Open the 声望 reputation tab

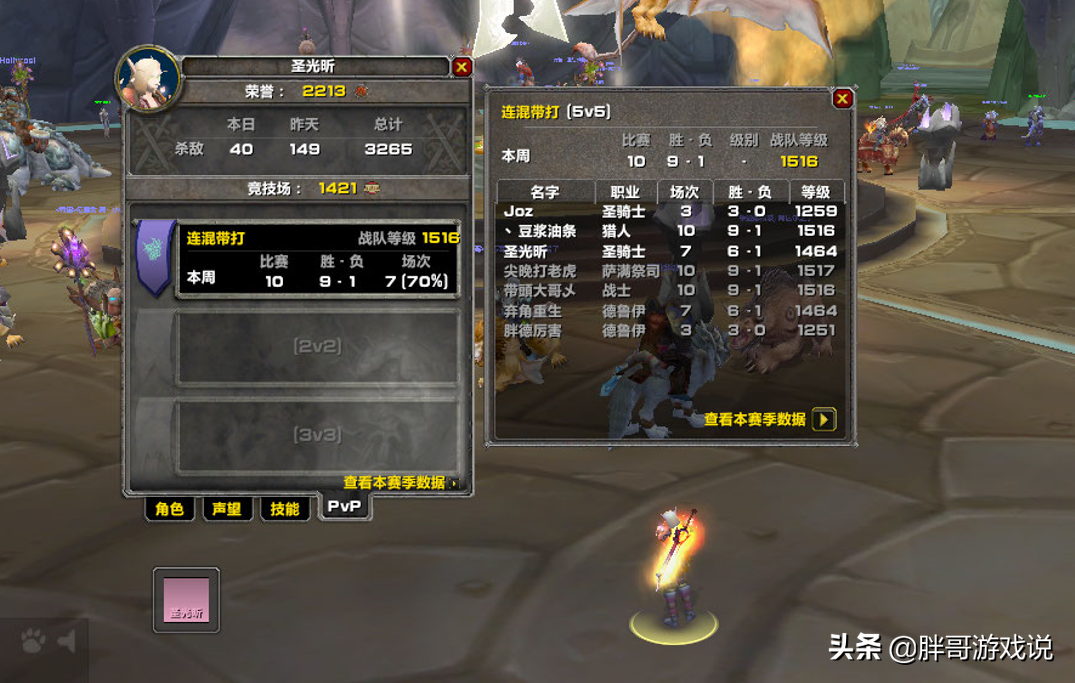(x=227, y=509)
